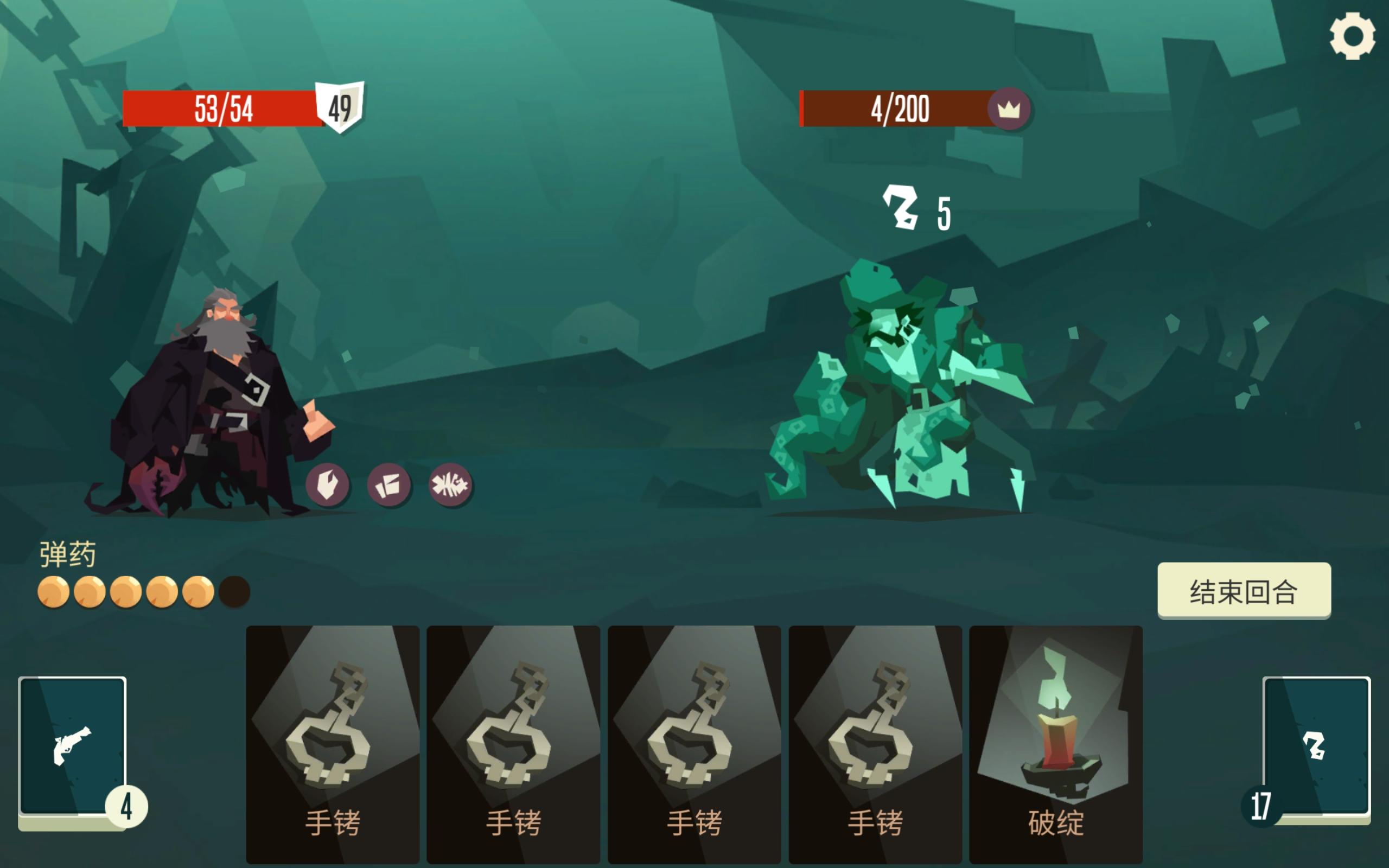Click the shield badge showing 49 armor

[339, 107]
